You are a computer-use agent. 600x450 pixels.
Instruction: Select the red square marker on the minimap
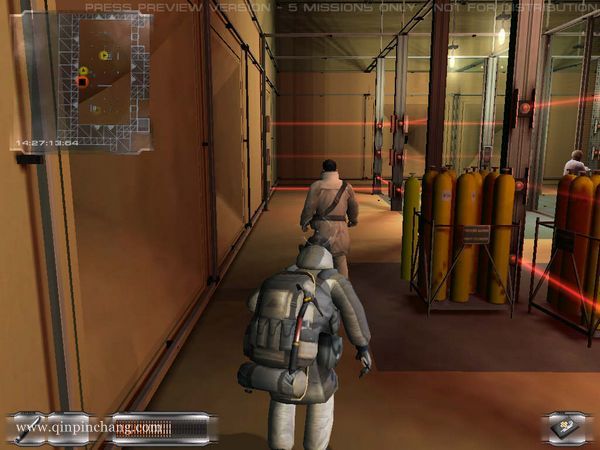tap(82, 81)
